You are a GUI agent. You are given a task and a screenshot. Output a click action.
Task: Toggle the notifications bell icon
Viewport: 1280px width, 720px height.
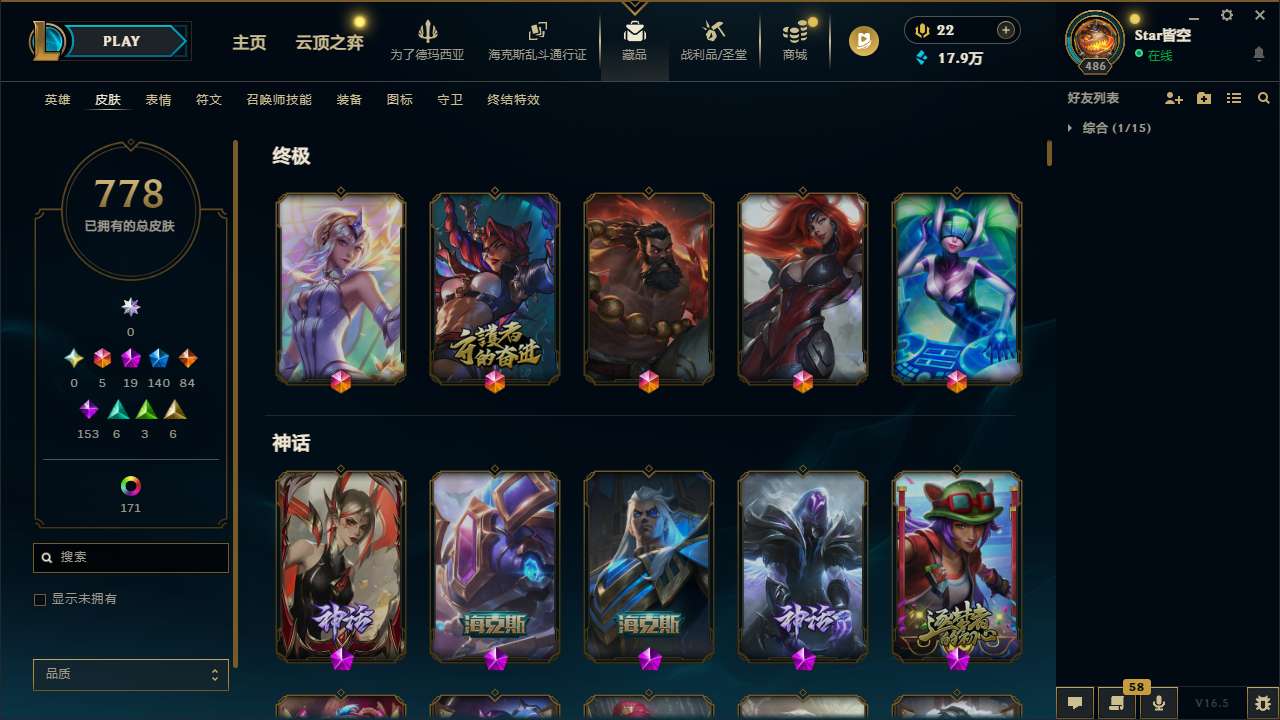(1259, 54)
